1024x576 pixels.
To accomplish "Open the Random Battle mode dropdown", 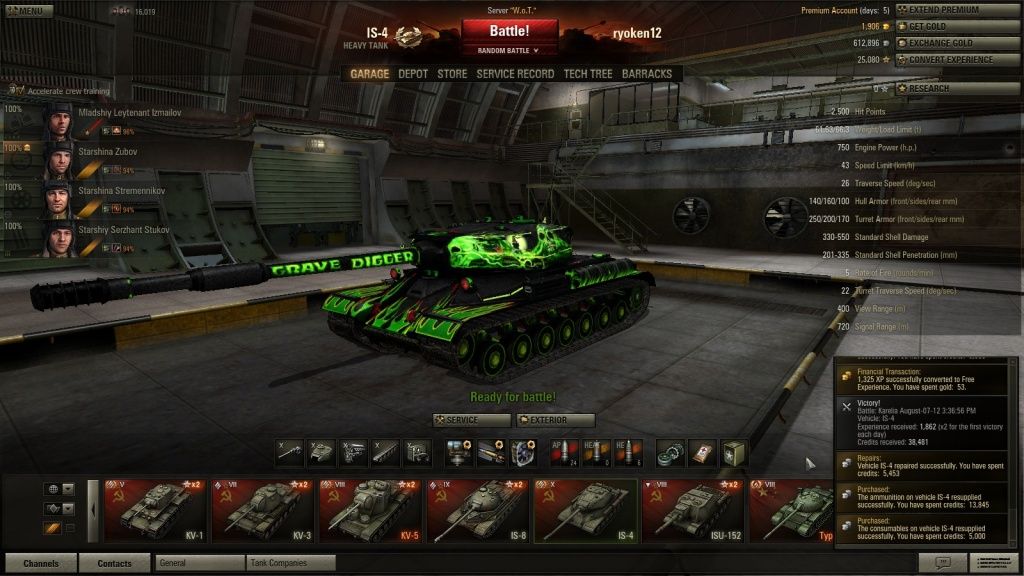I will [x=509, y=50].
